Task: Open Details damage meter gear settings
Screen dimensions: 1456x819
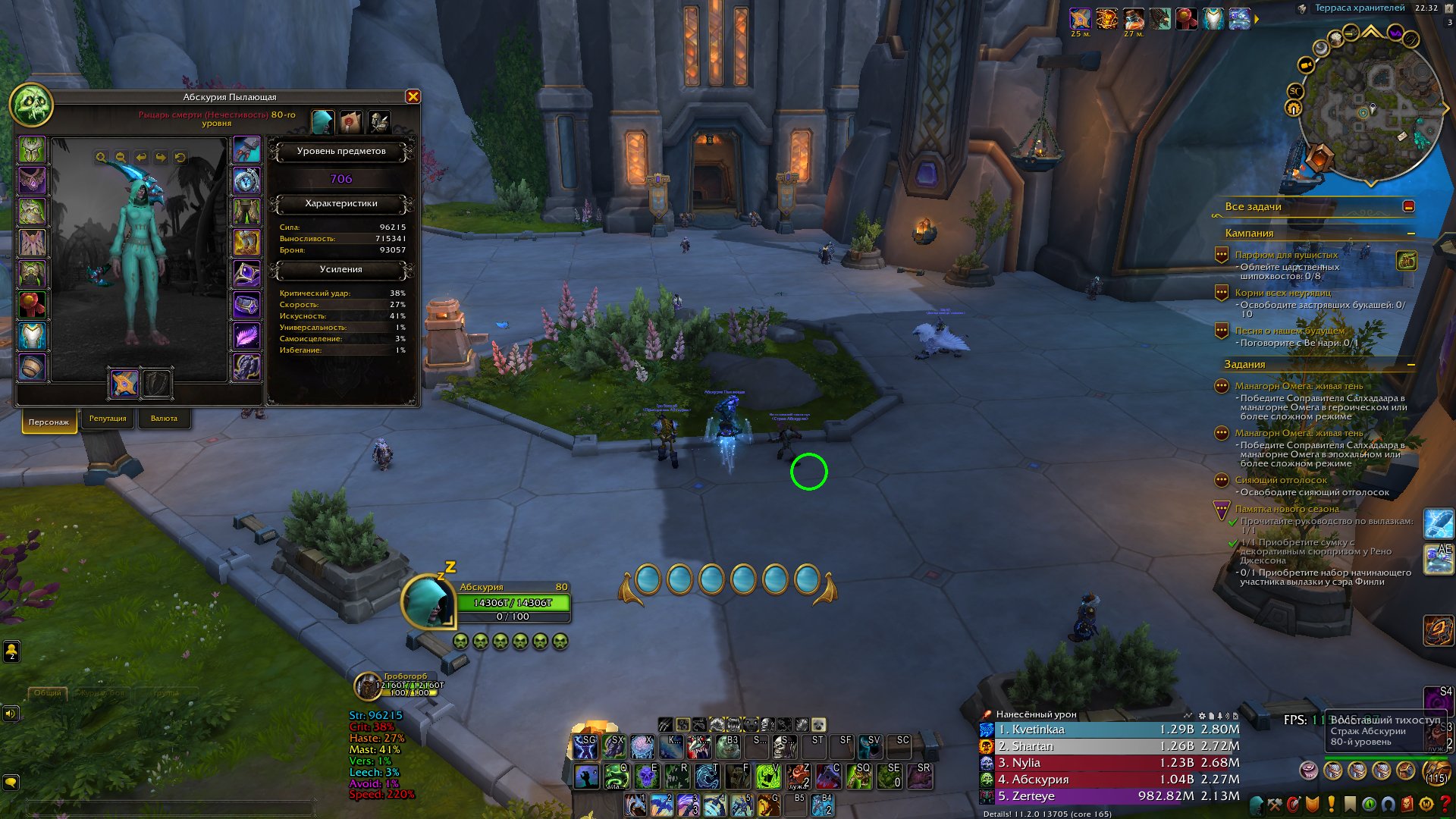Action: point(1201,715)
